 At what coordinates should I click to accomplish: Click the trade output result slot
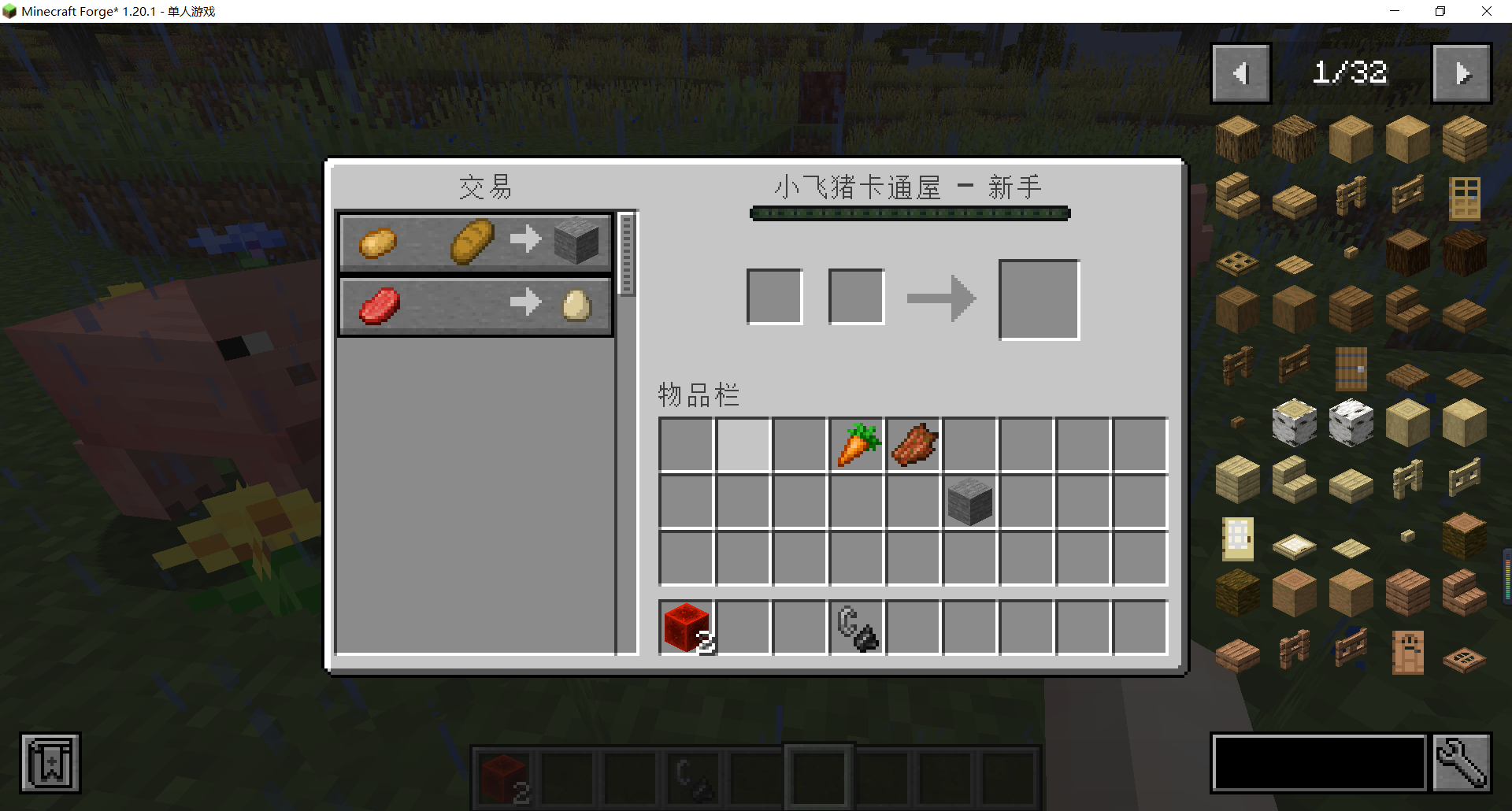click(x=1038, y=299)
